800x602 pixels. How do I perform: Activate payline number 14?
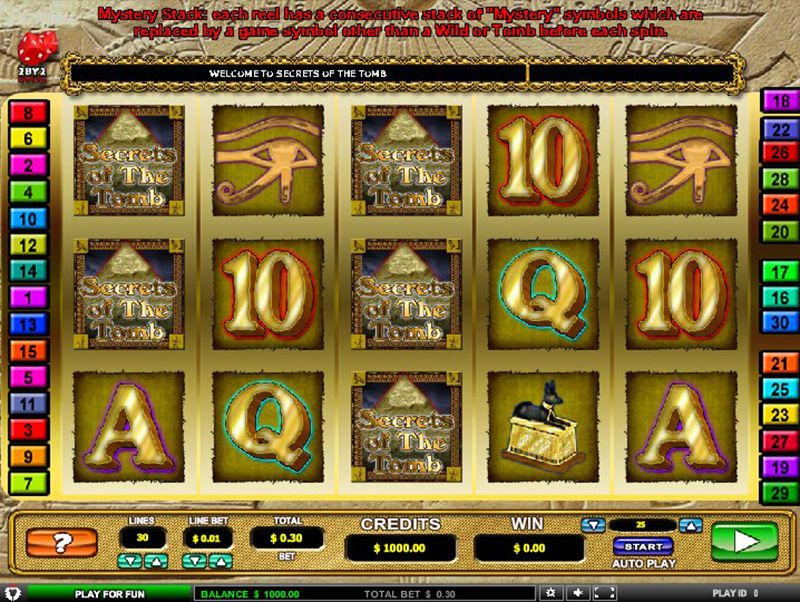pos(28,270)
